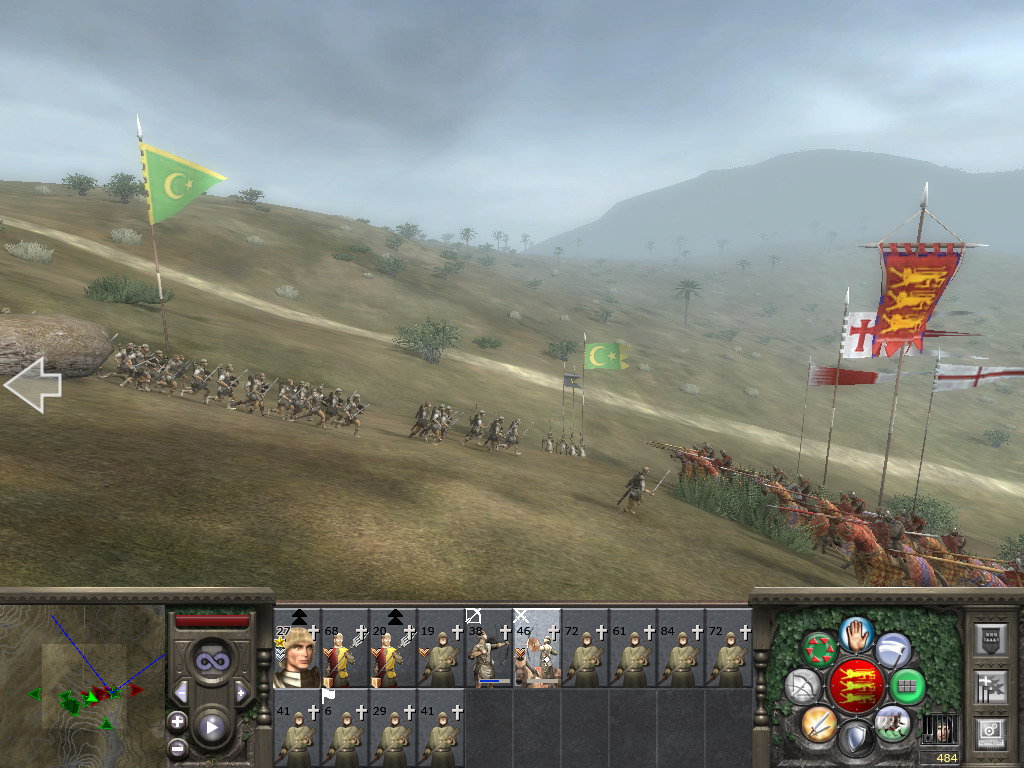Click the green withdraw button with red arrows

(819, 649)
